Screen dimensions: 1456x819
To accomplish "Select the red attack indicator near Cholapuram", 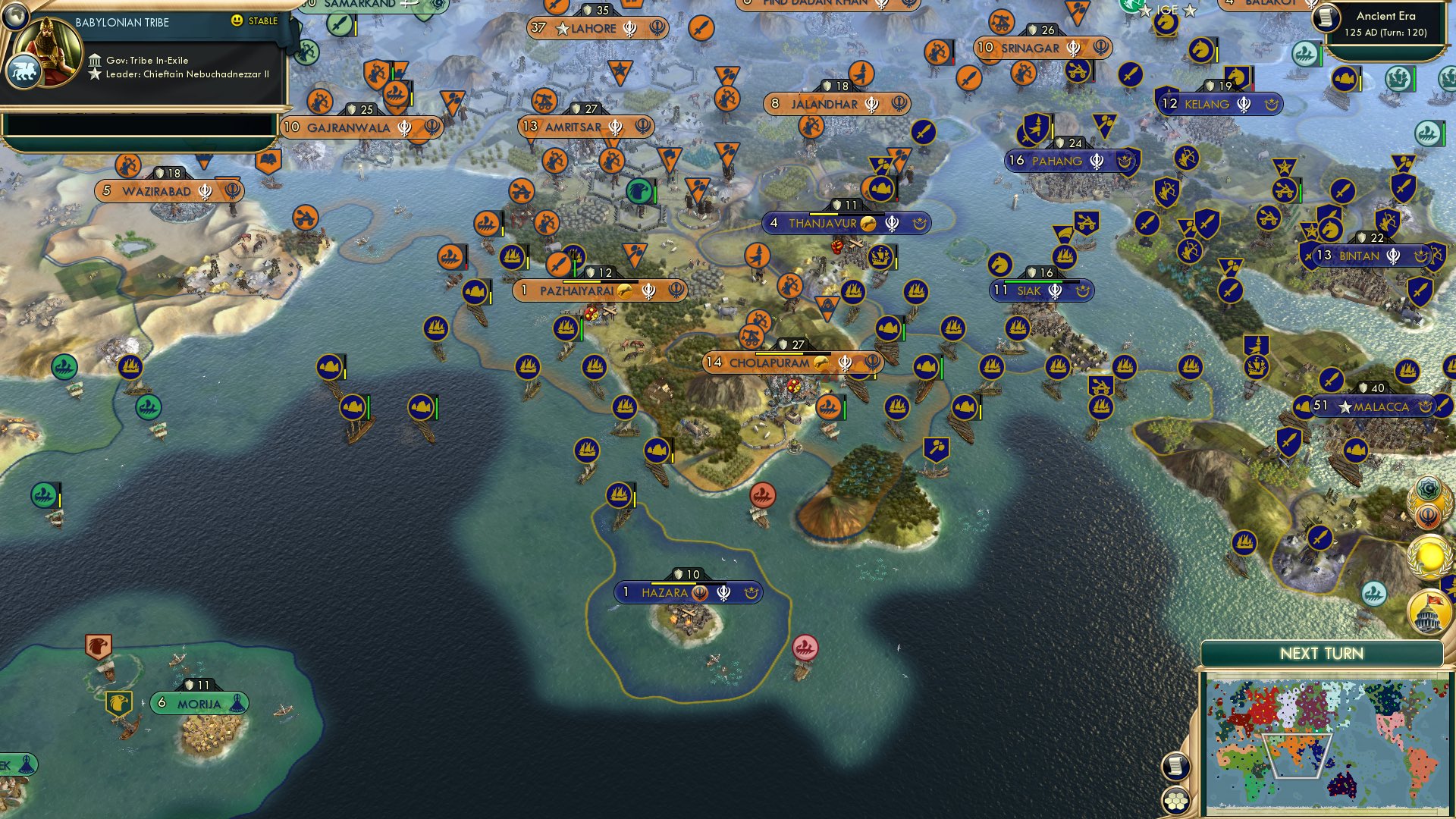I will tap(794, 387).
